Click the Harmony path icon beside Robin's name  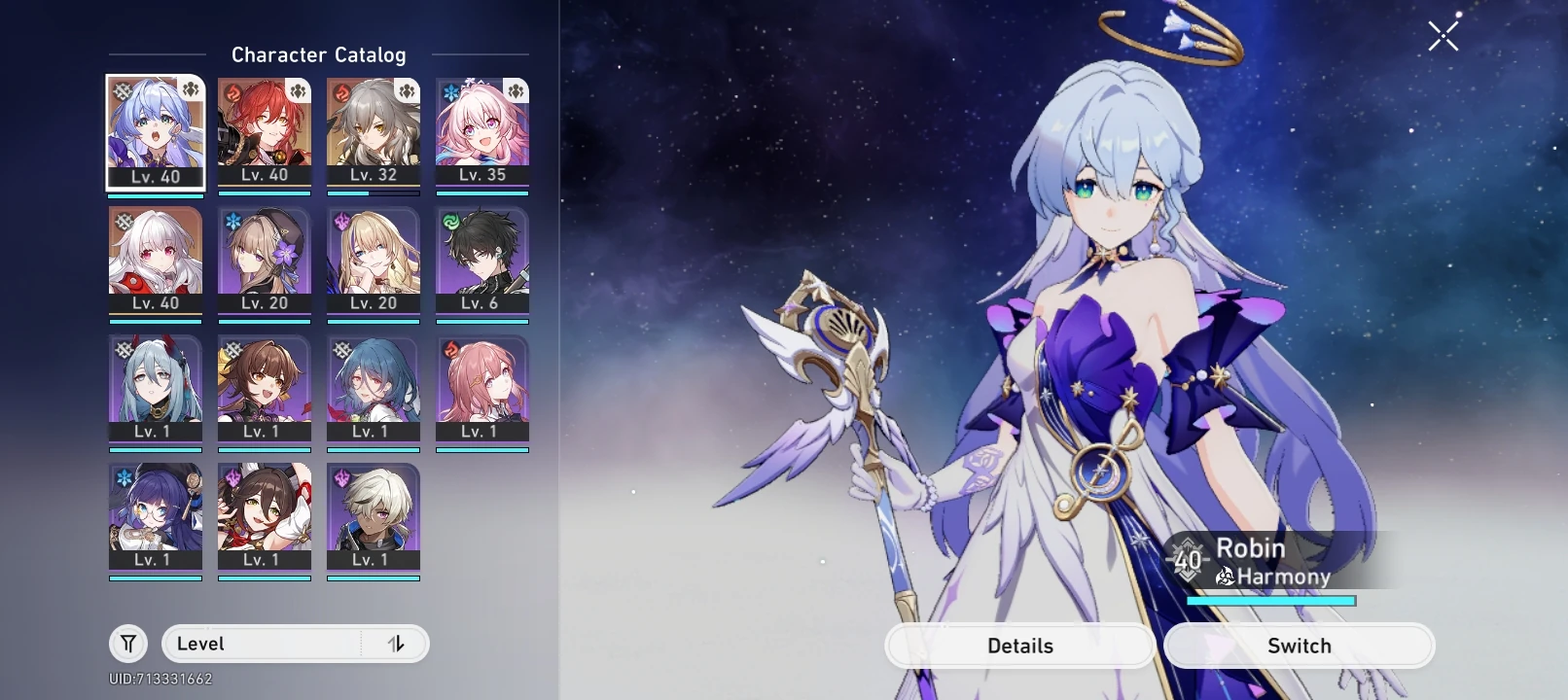[x=1226, y=577]
